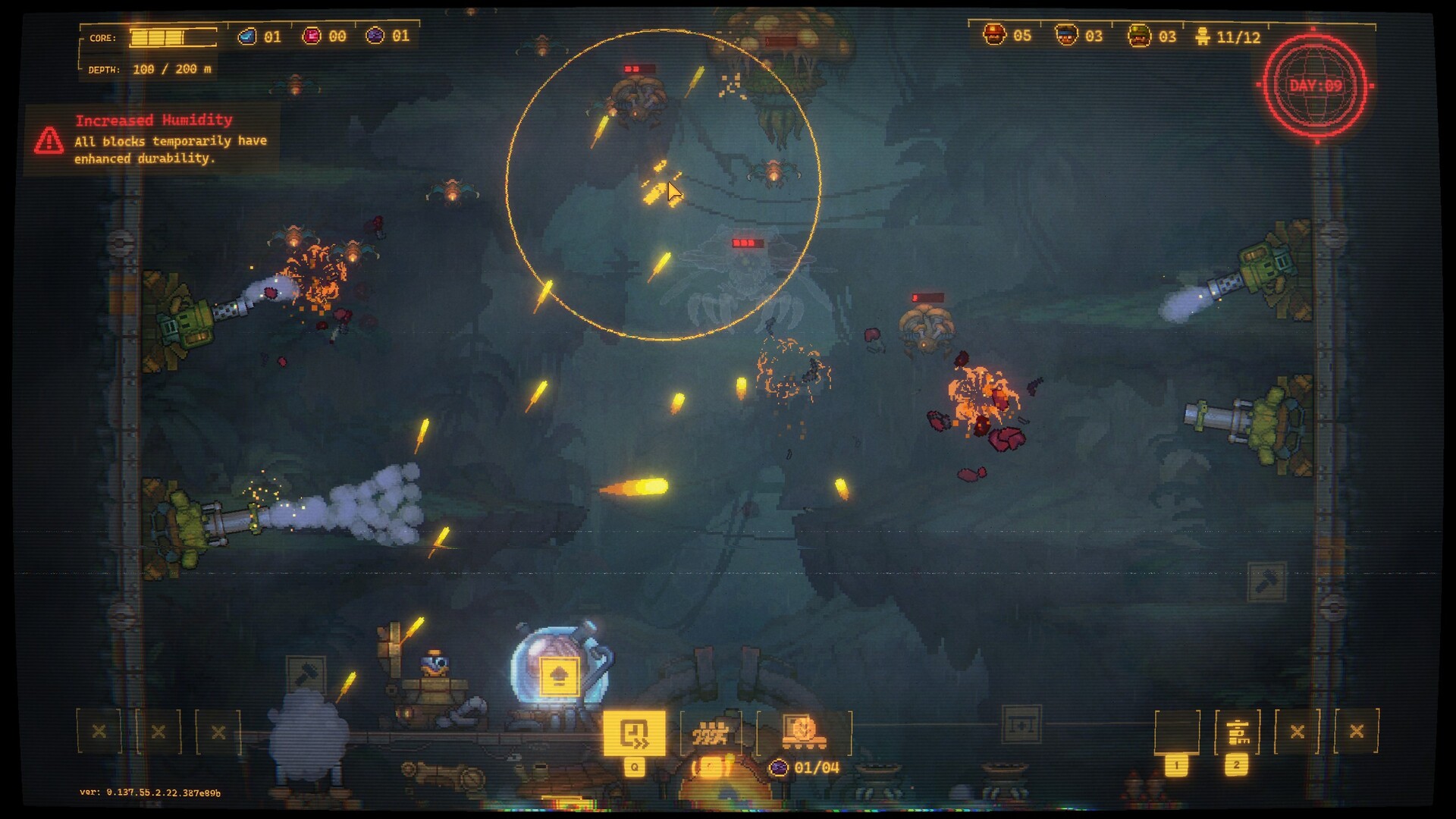Viewport: 1456px width, 819px height.
Task: Select the green-helmet dwarf worker icon
Action: [1138, 36]
